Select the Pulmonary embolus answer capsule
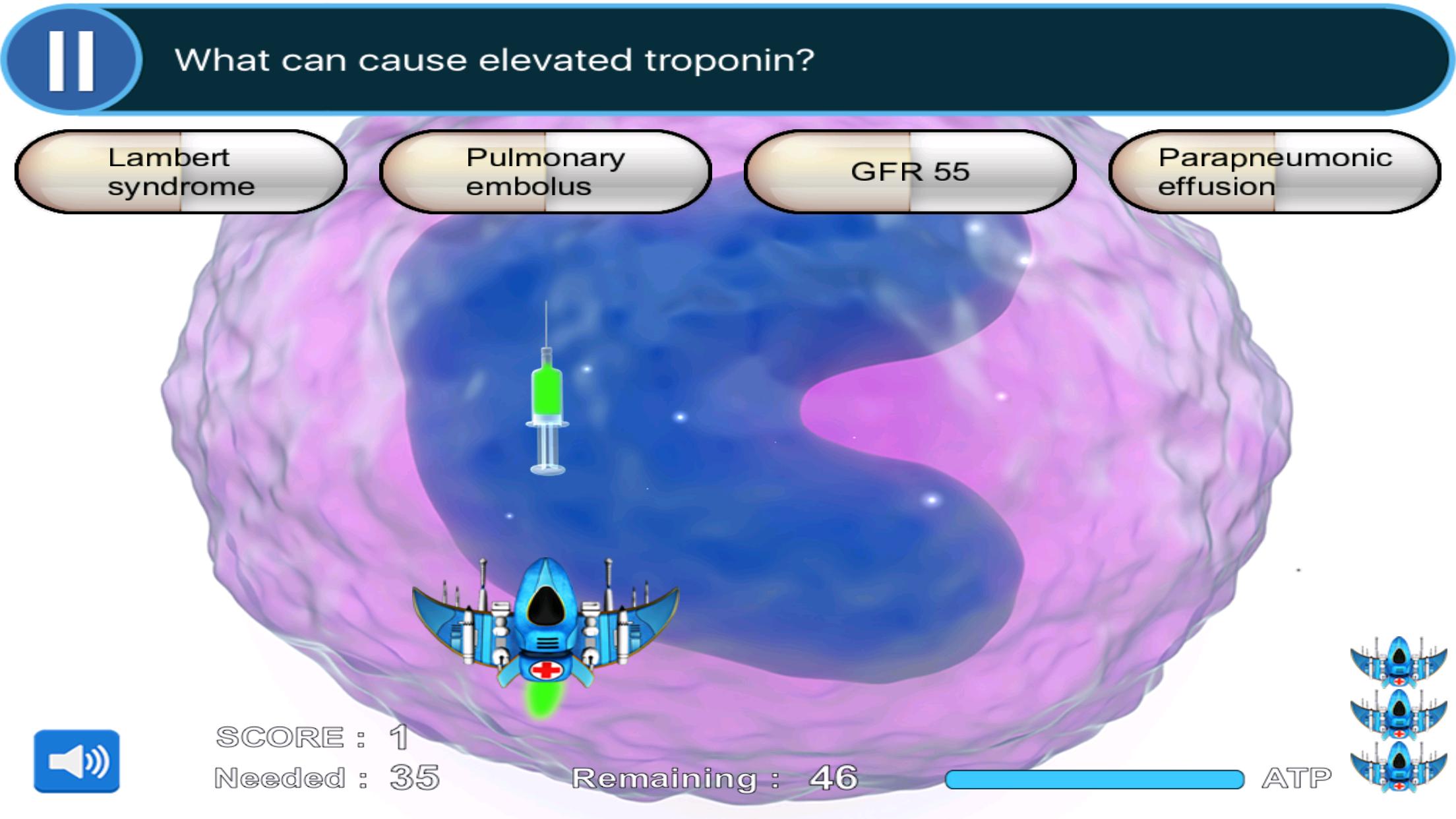Screen dimensions: 1456x819 [x=545, y=171]
